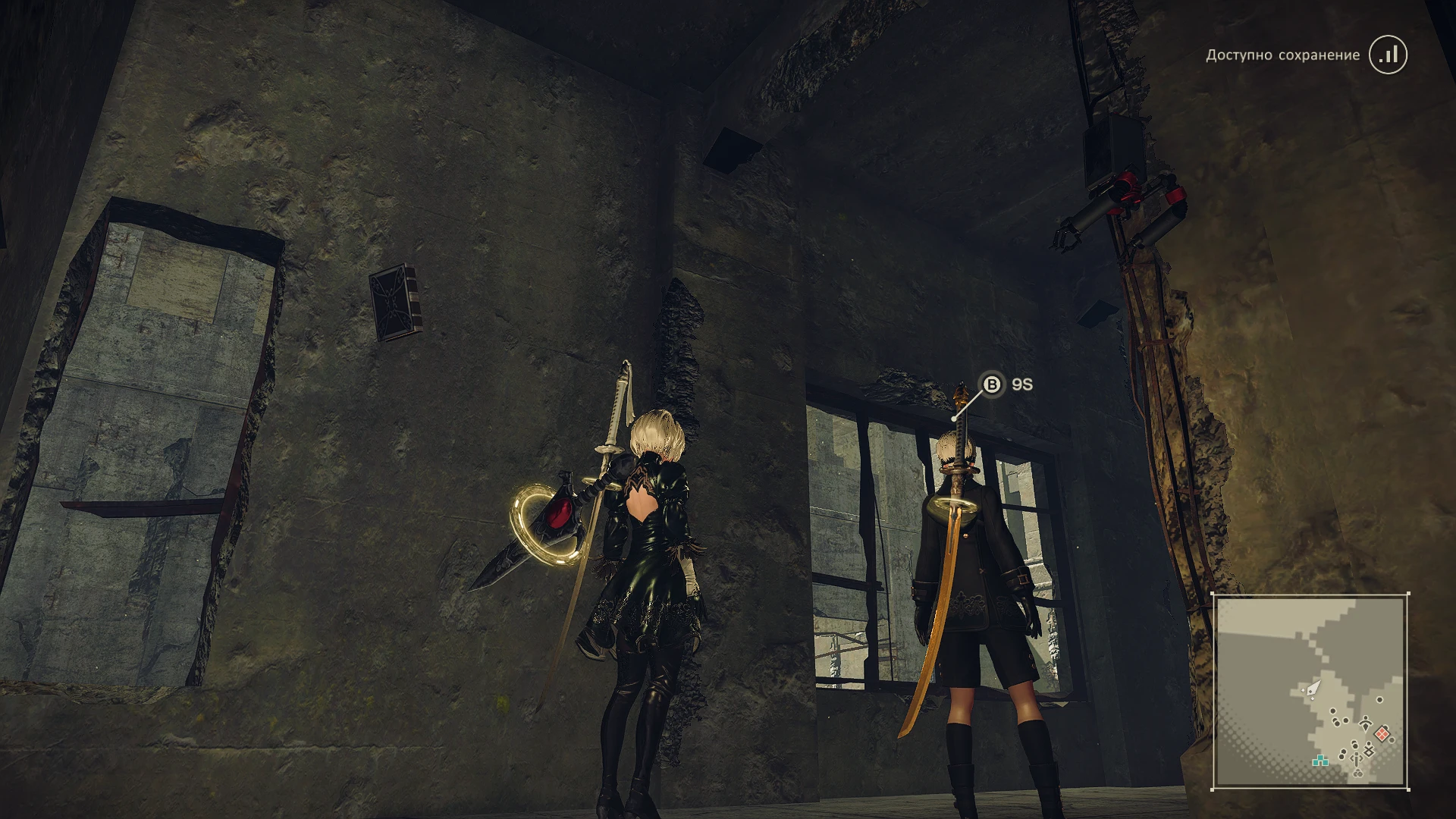Select a black enemy dot on minimap

pos(1332,711)
